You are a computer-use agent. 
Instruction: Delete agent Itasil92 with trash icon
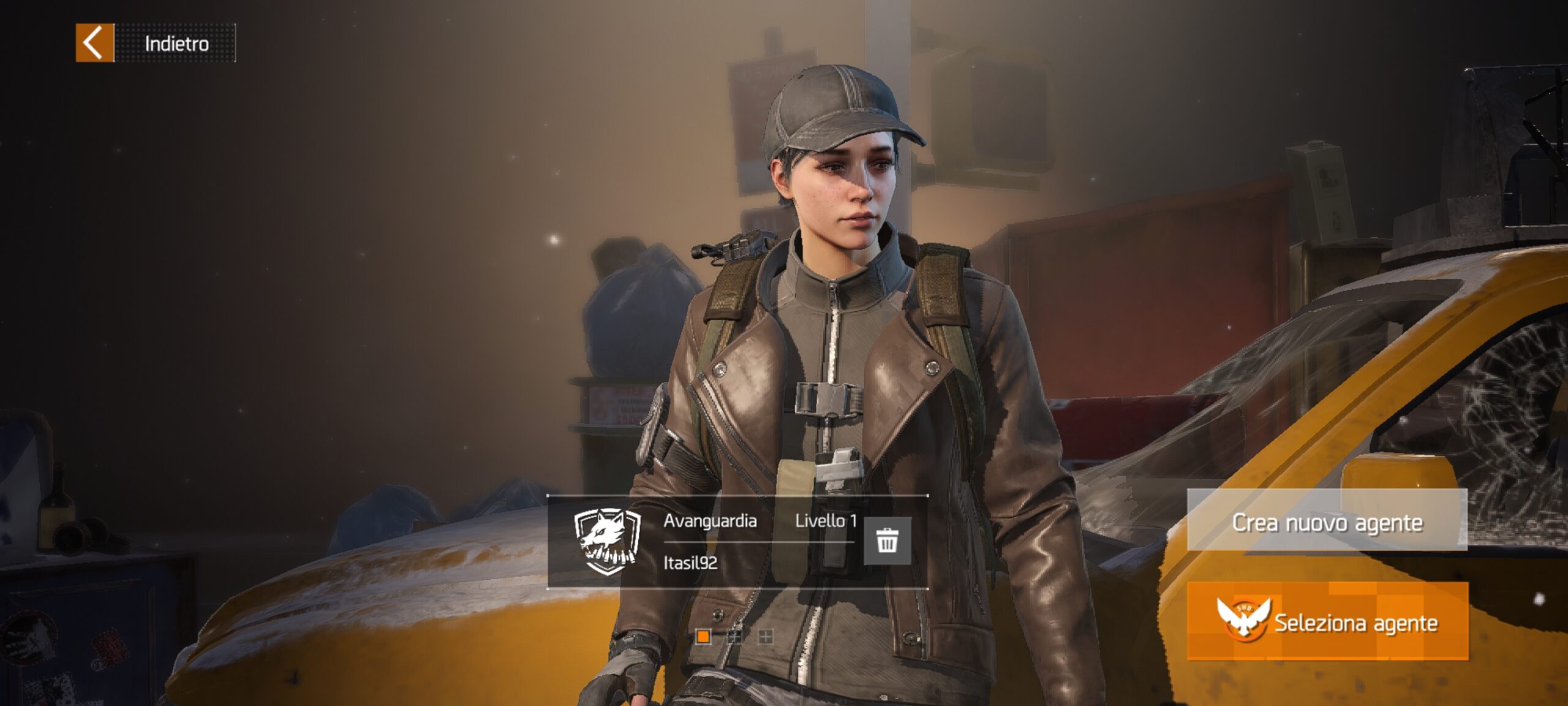pyautogui.click(x=886, y=541)
